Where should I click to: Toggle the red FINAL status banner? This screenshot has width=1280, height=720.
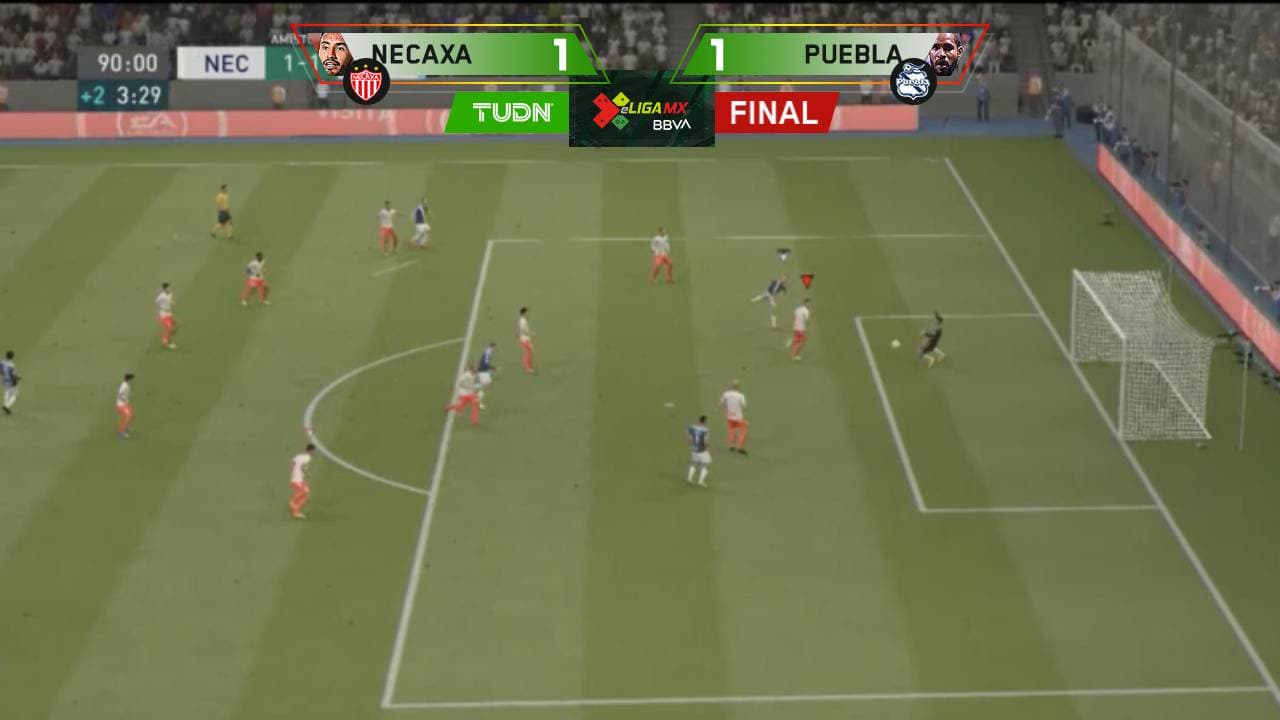click(x=777, y=113)
